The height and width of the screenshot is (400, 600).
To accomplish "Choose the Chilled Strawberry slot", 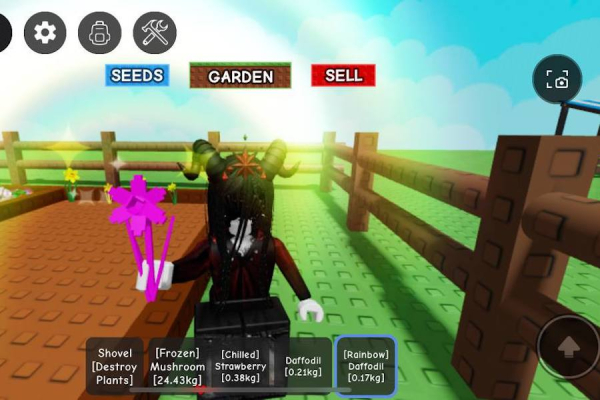I will coord(240,366).
